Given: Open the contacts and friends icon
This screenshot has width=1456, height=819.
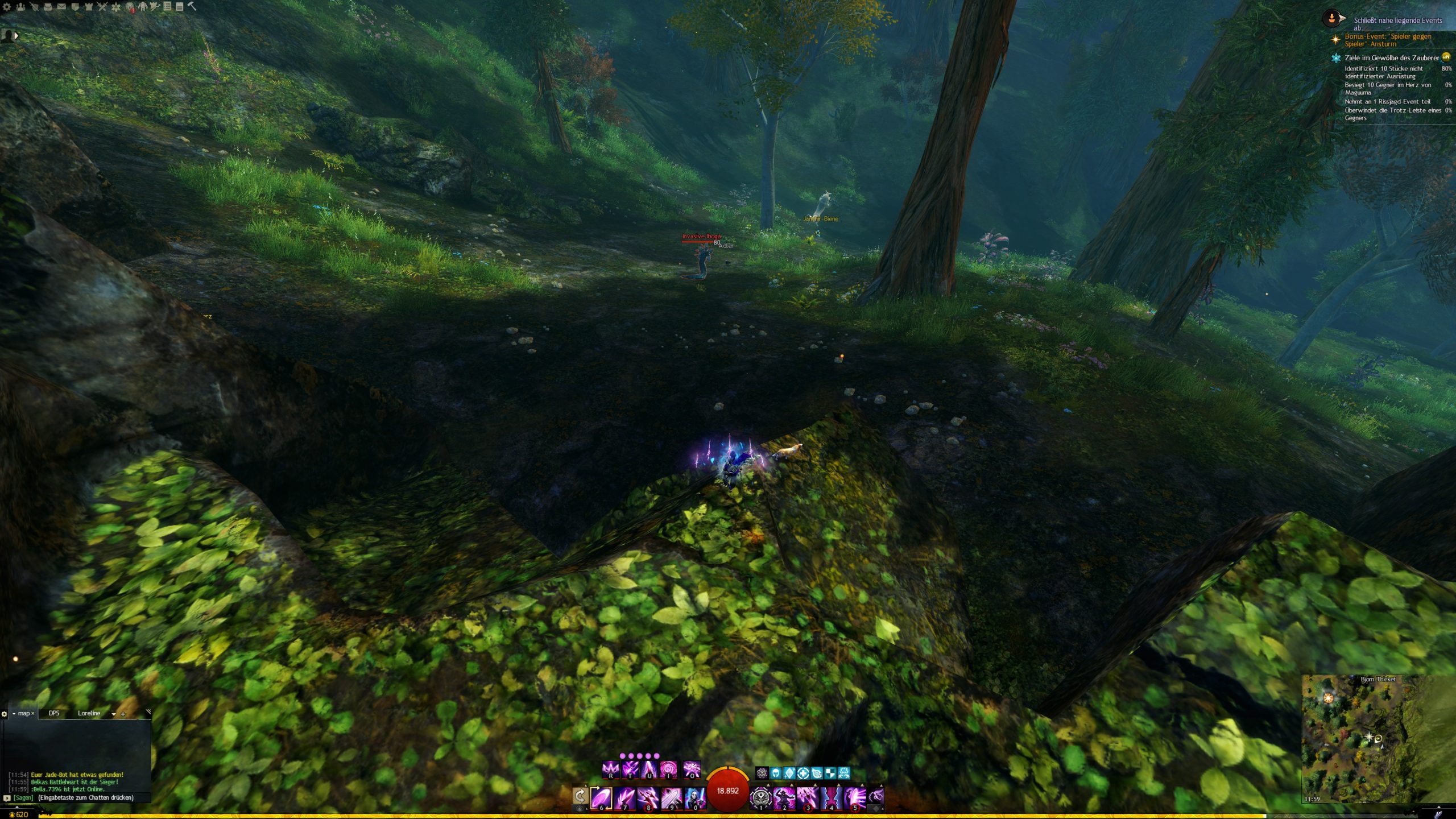Looking at the screenshot, I should point(20,7).
